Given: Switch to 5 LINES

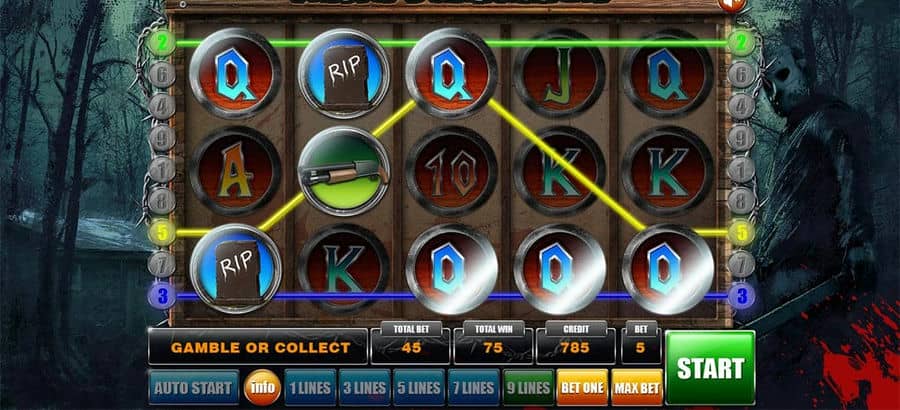Looking at the screenshot, I should click(x=418, y=387).
